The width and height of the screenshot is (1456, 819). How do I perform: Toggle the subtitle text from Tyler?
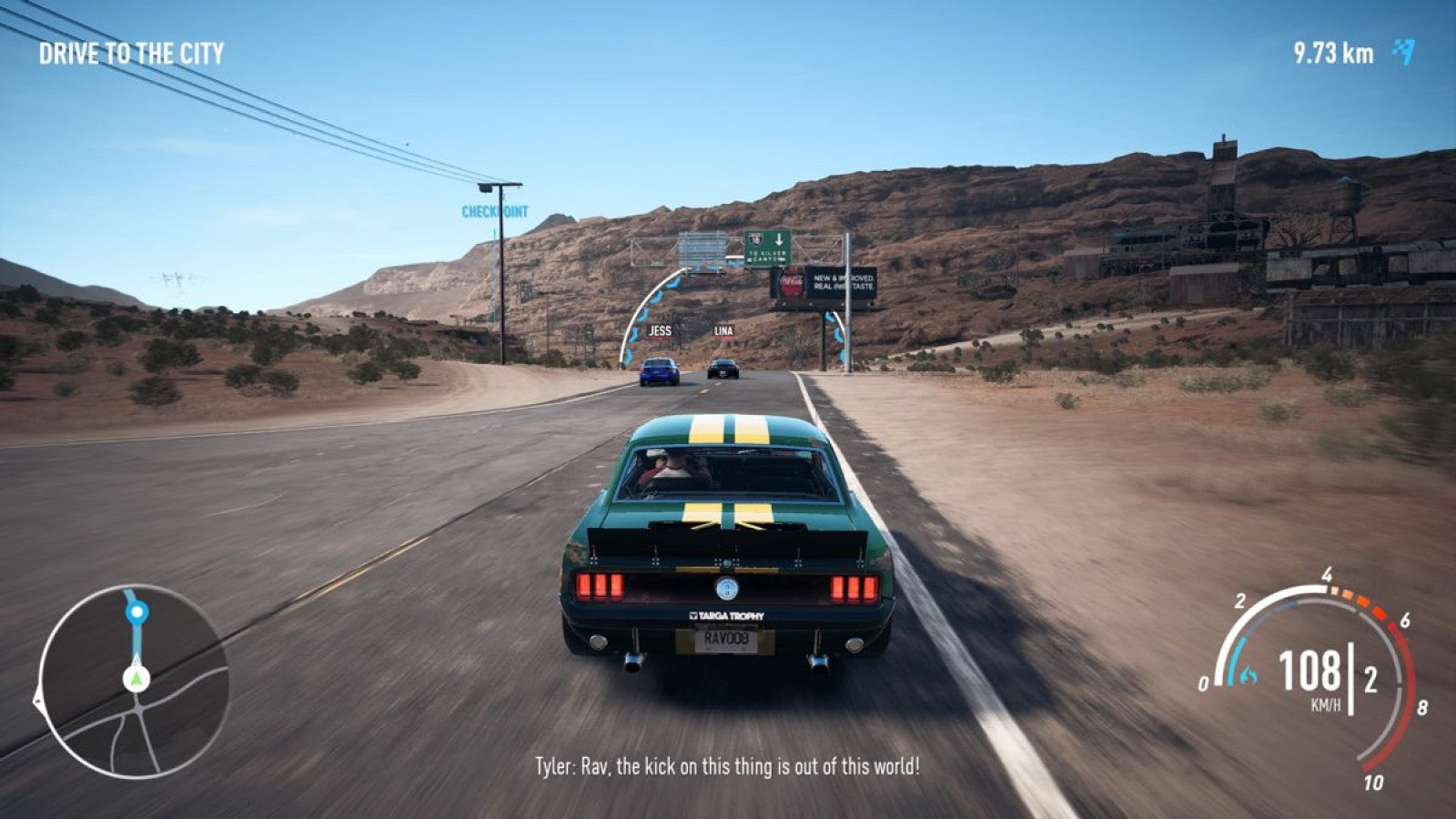(728, 767)
